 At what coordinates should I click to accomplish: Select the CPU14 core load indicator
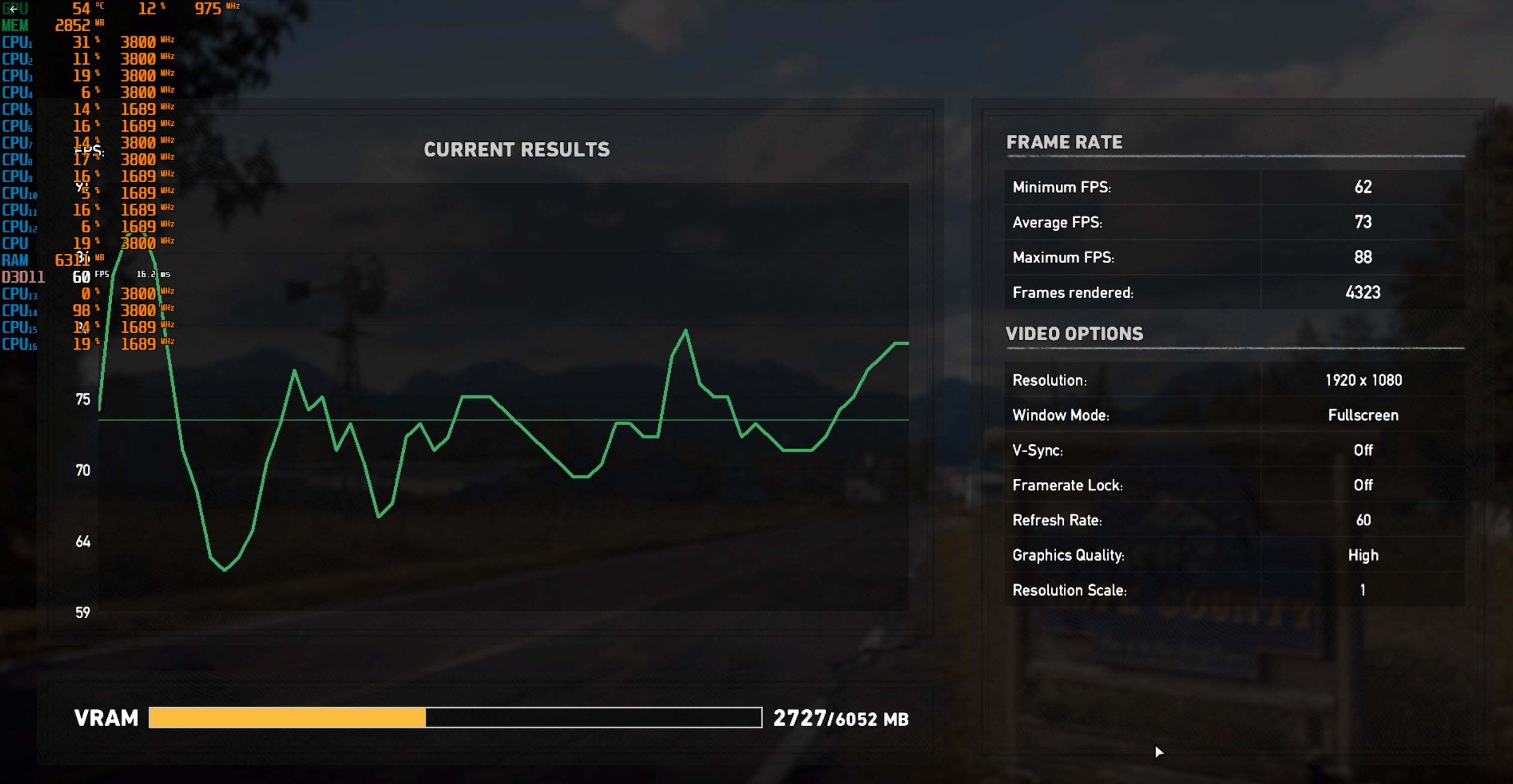81,310
